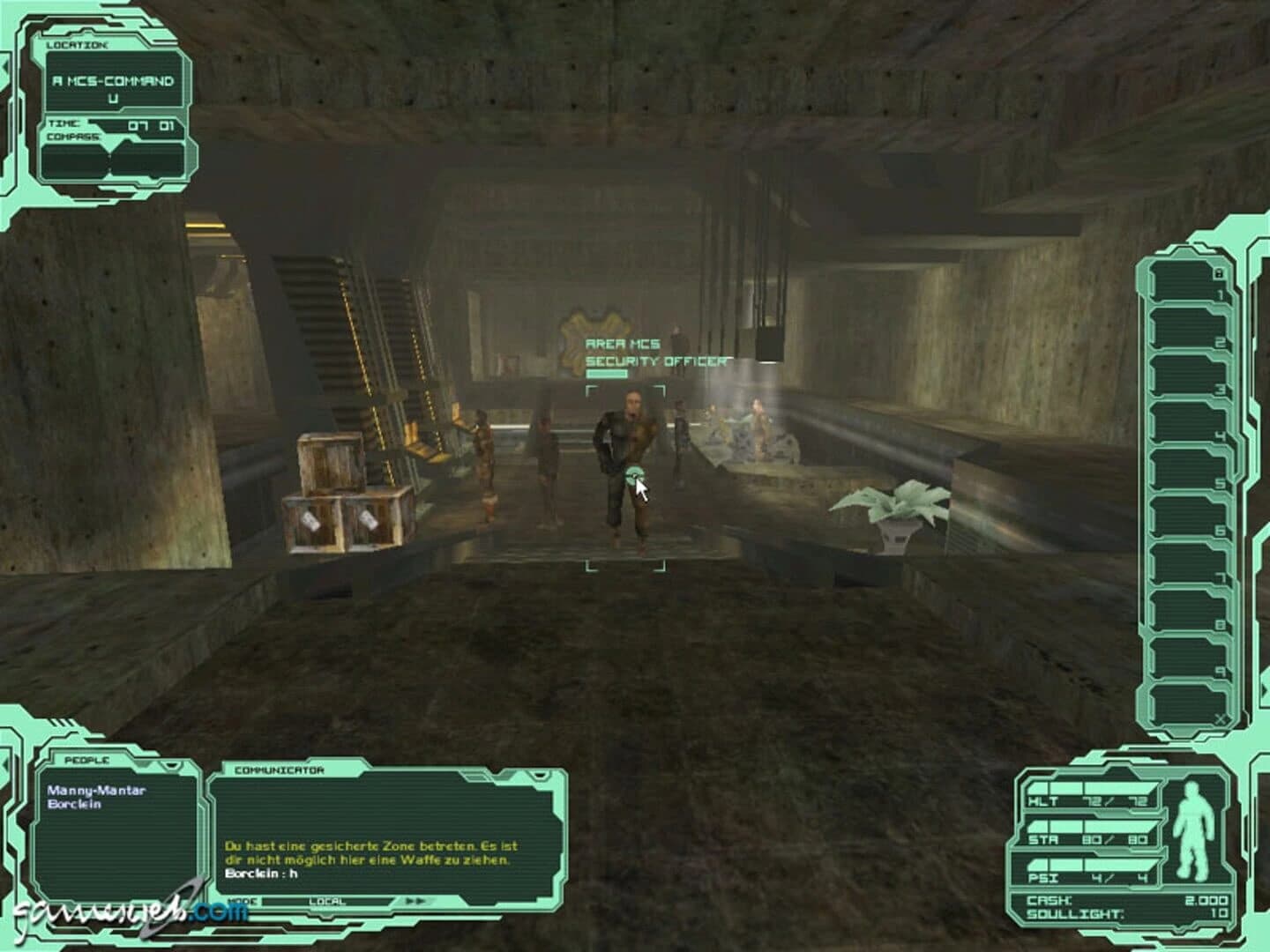This screenshot has width=1270, height=952.
Task: Click the PSI stat indicator
Action: (x=1043, y=878)
